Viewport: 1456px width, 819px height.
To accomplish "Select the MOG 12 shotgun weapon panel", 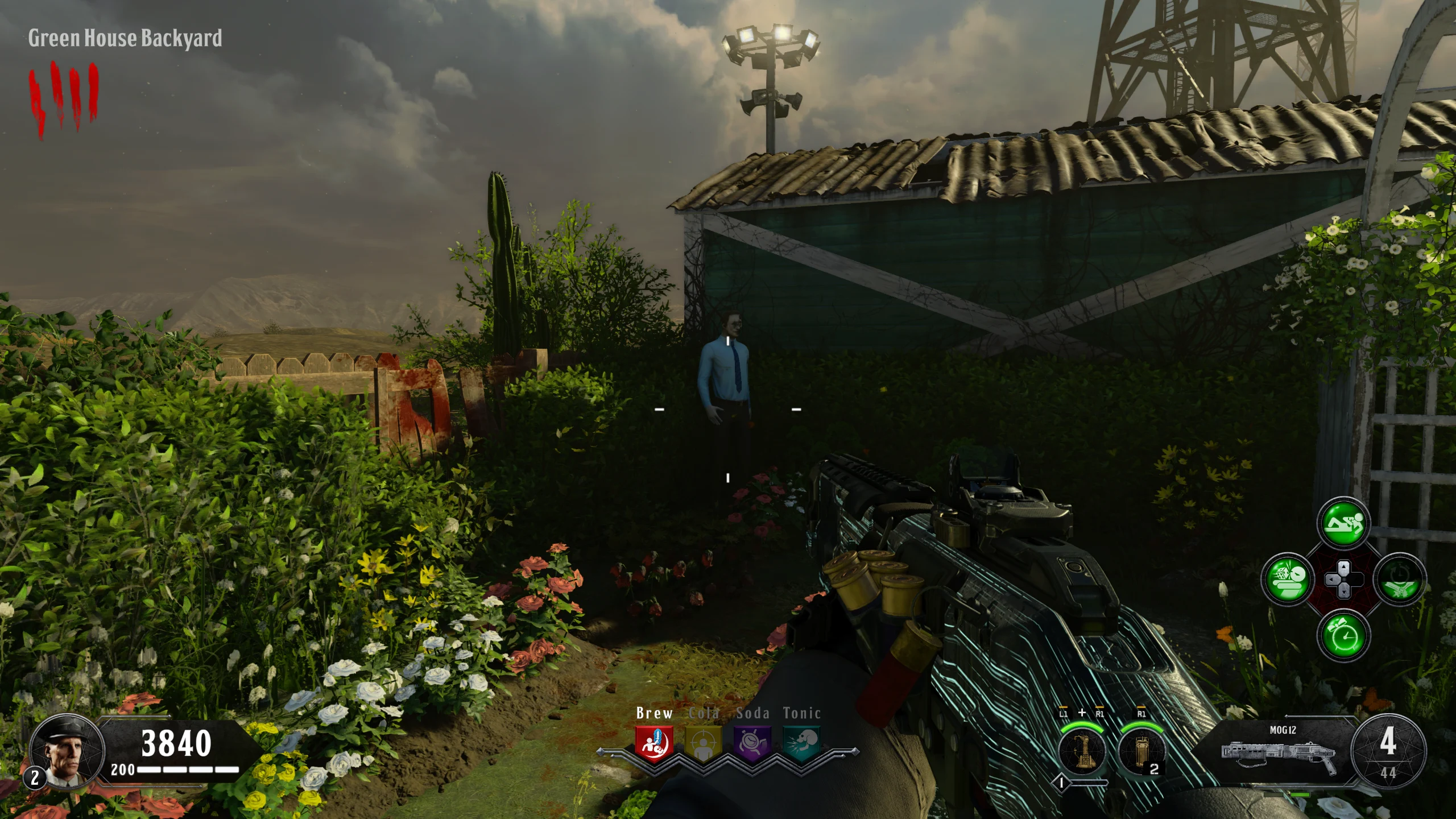I will click(x=1281, y=750).
